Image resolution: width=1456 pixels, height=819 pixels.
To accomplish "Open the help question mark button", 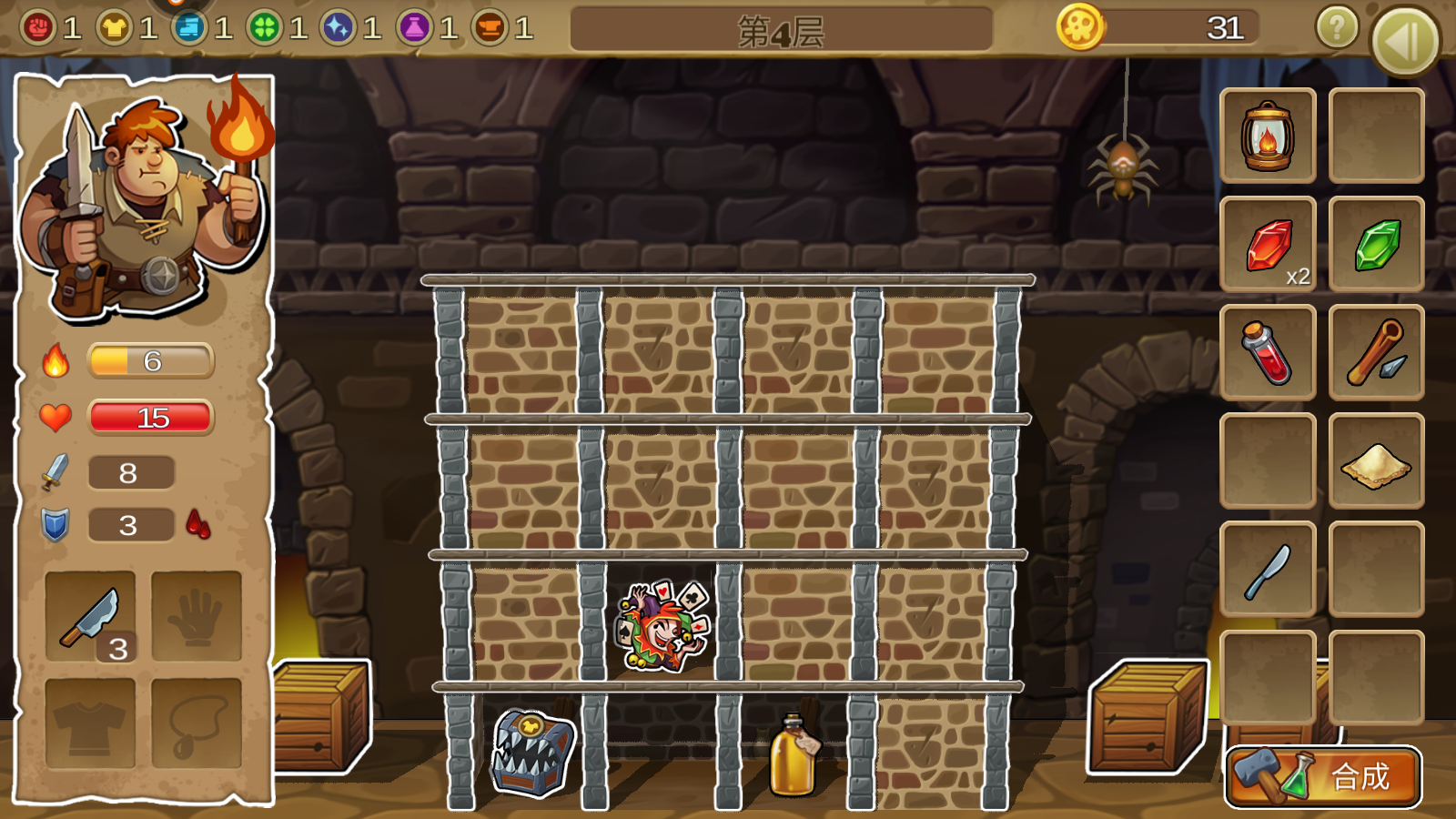I will (x=1337, y=29).
